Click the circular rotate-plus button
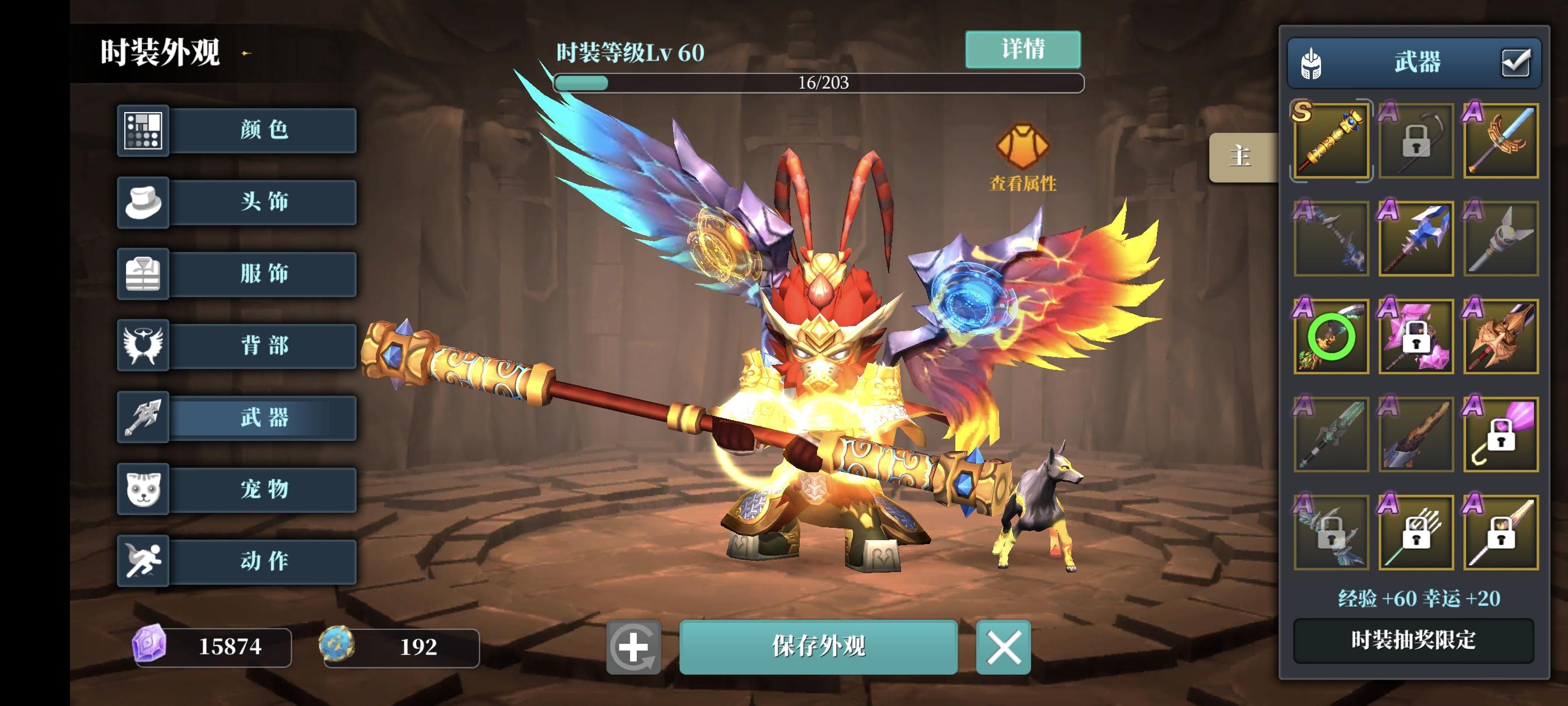Viewport: 1568px width, 706px height. click(634, 648)
